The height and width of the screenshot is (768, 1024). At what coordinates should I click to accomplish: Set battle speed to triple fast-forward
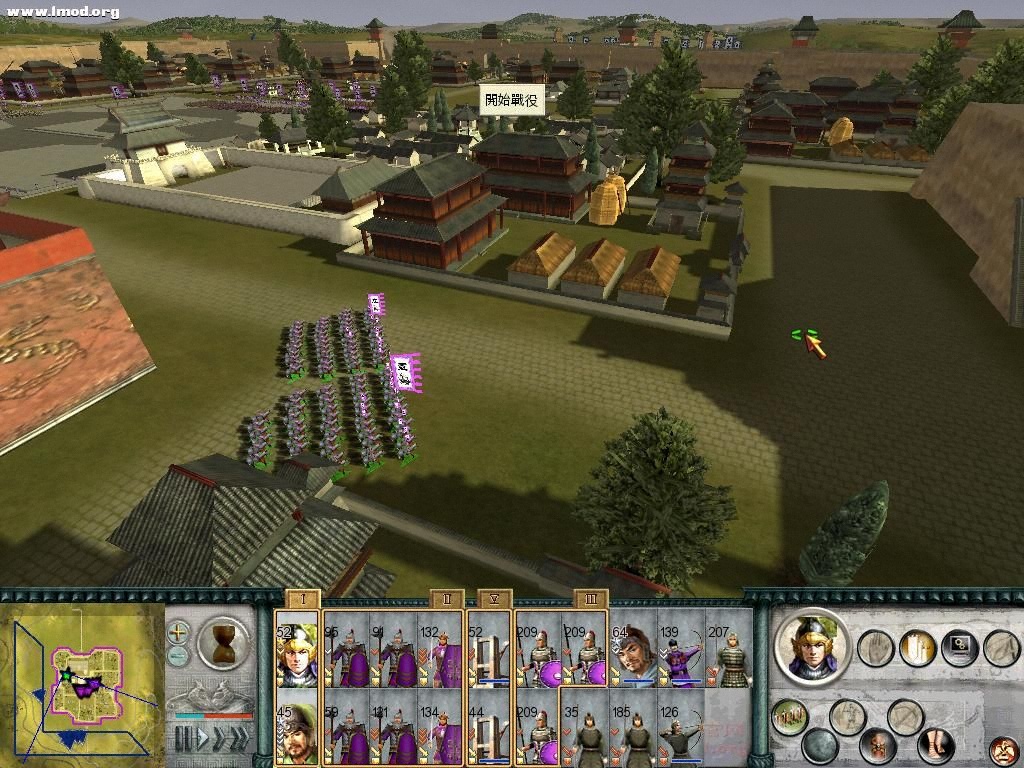[x=238, y=738]
